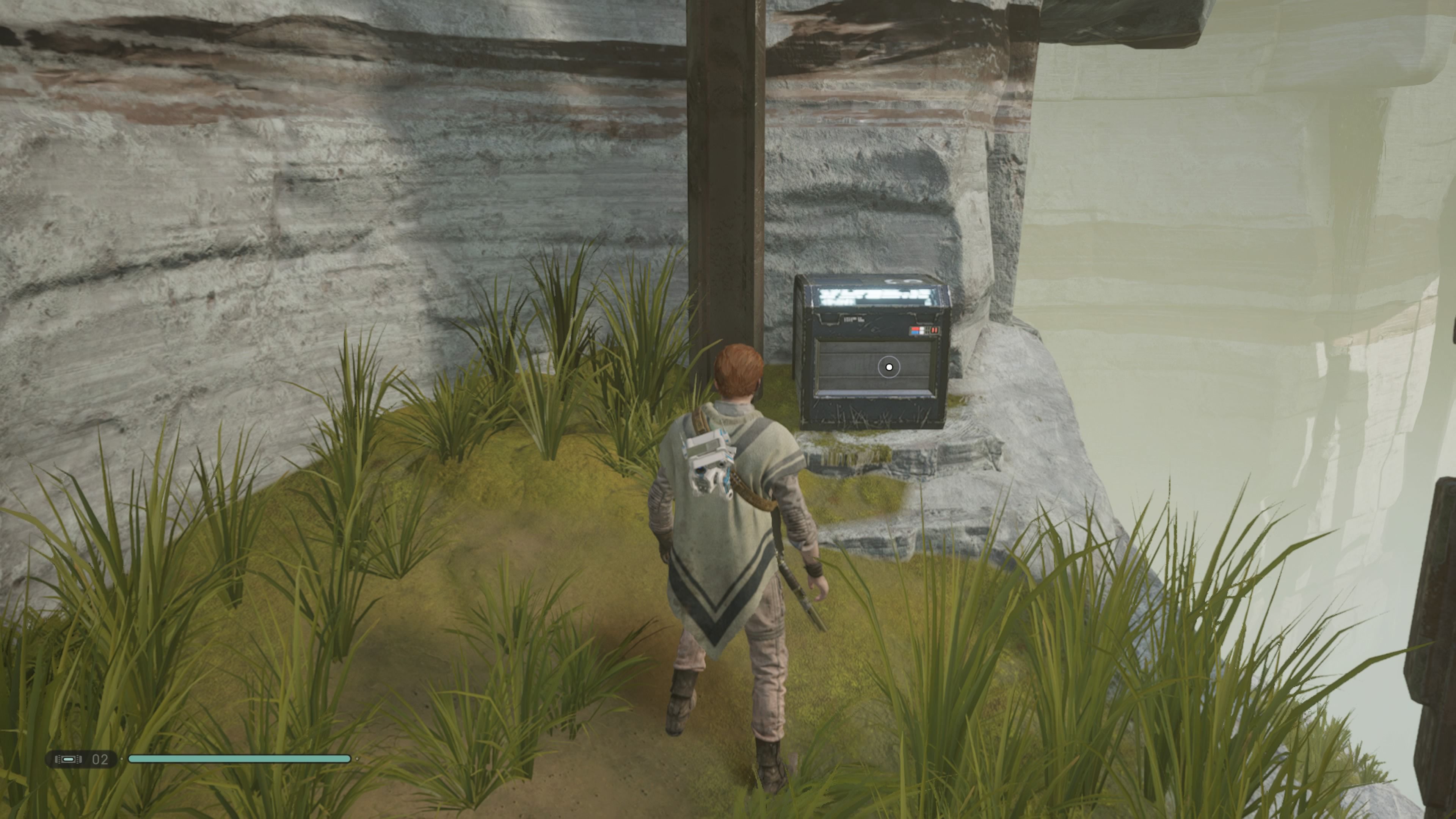Select the blue panel marking on the chest

915,332
